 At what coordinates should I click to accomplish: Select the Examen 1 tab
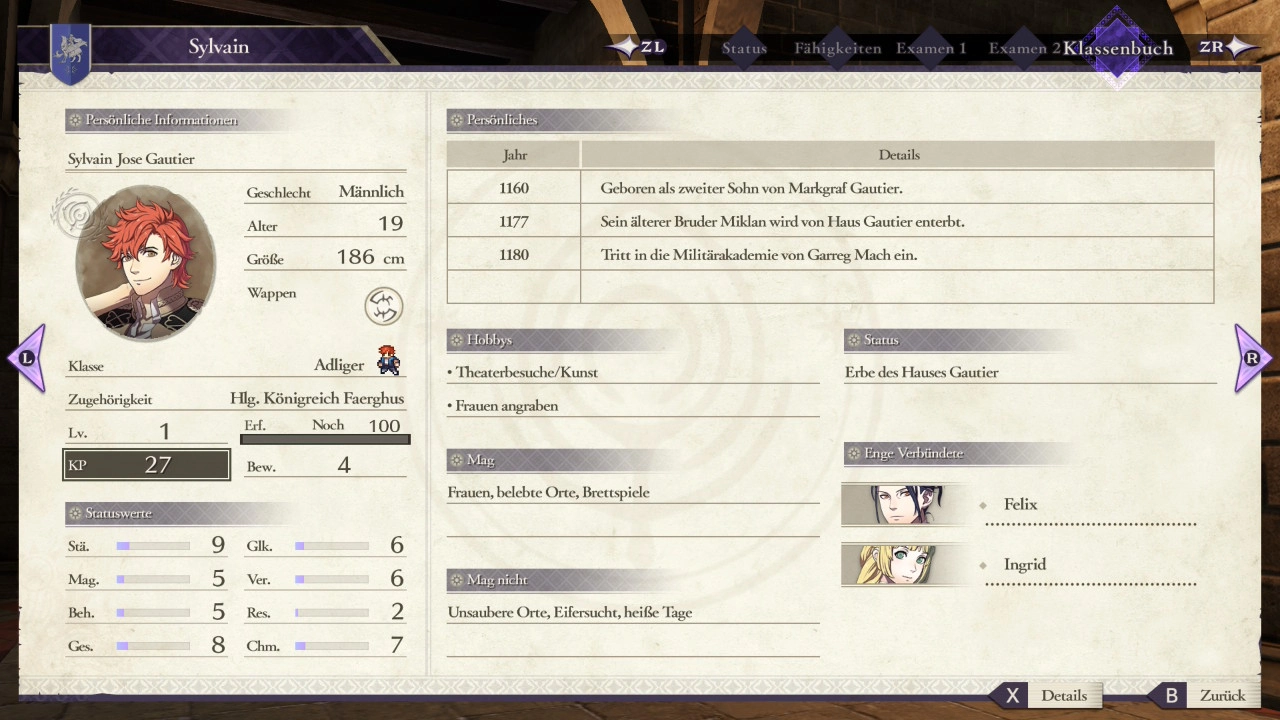(930, 48)
